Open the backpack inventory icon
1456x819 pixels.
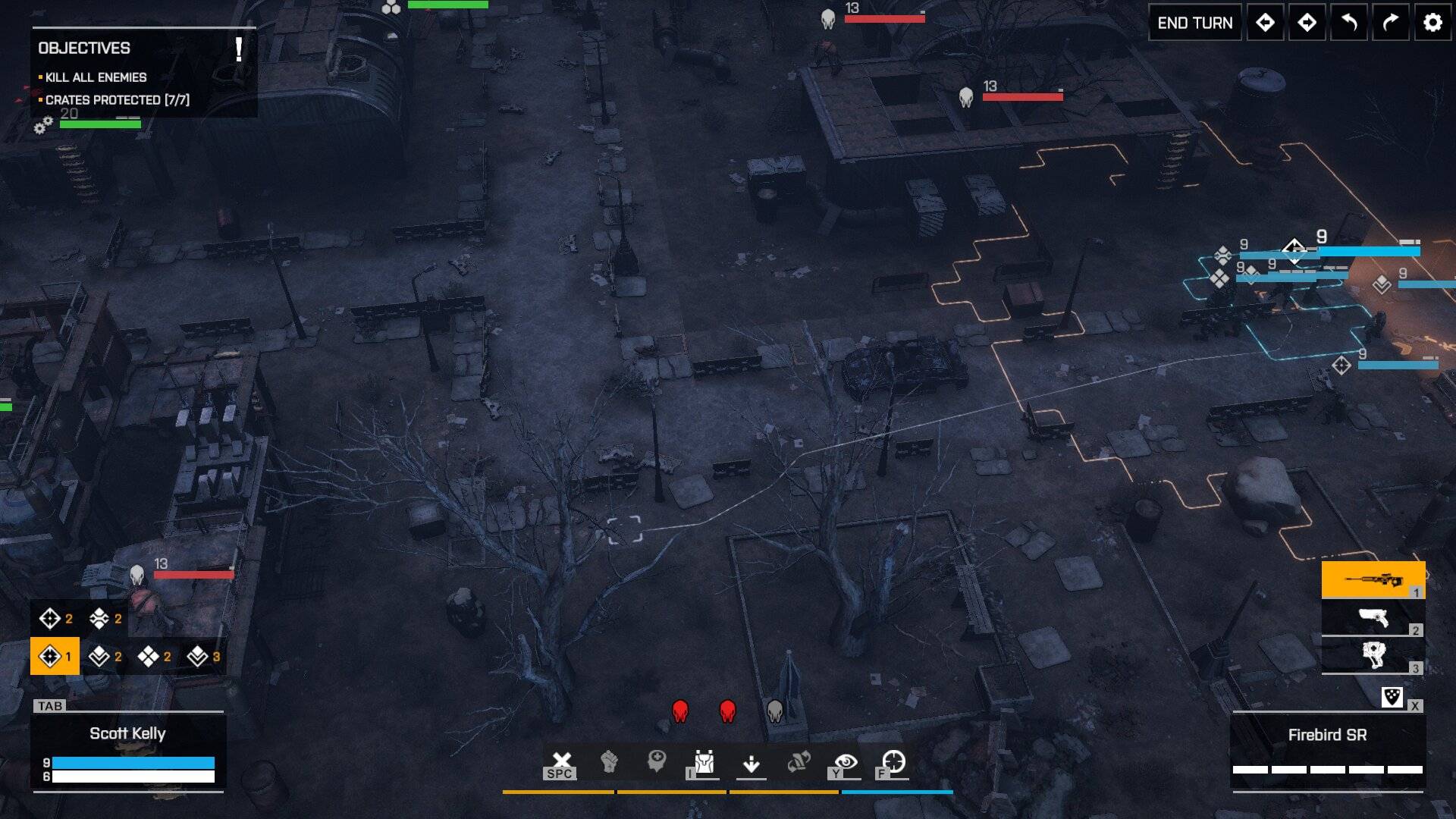[704, 762]
